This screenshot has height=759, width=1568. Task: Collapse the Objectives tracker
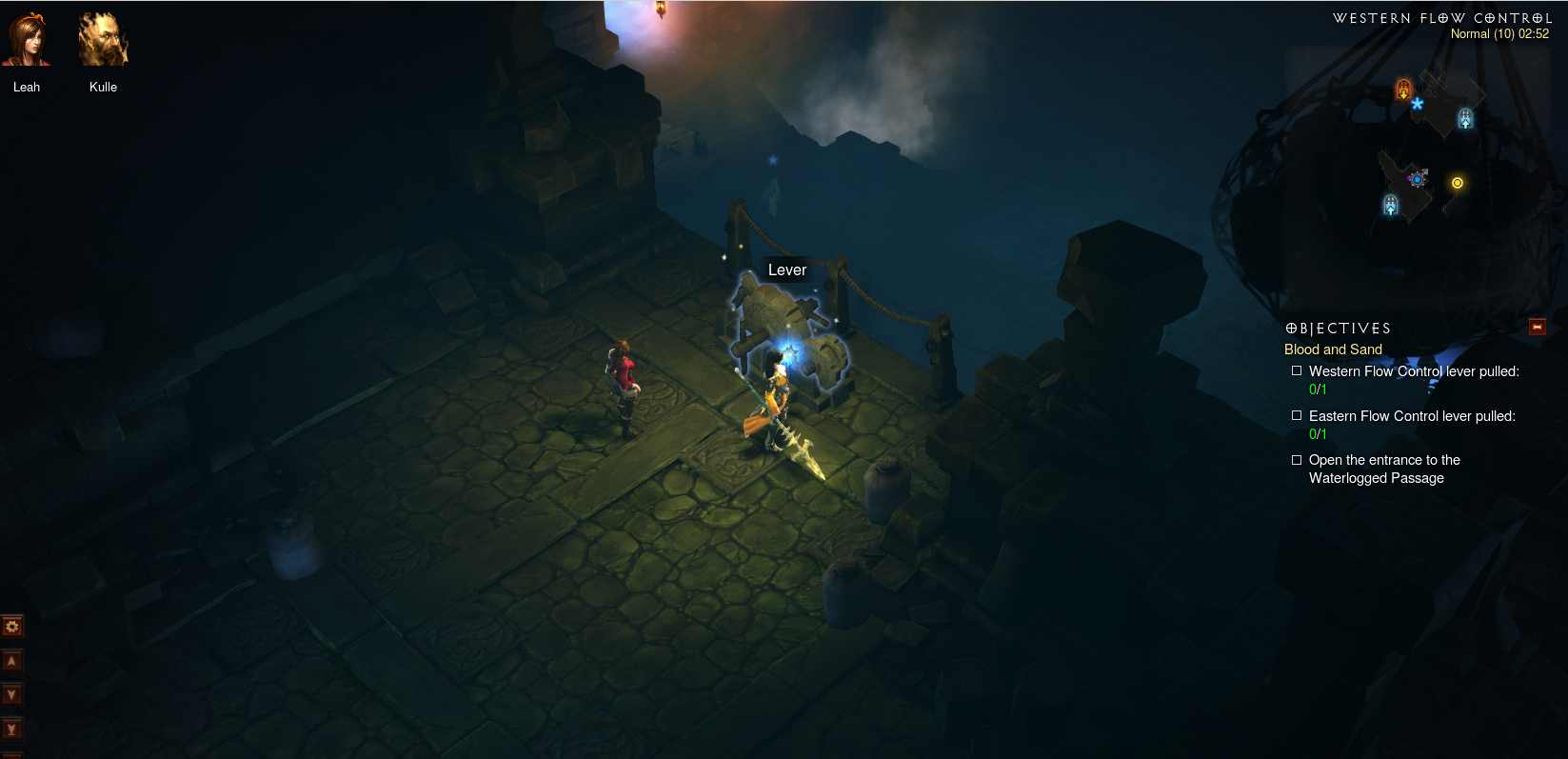click(1537, 328)
